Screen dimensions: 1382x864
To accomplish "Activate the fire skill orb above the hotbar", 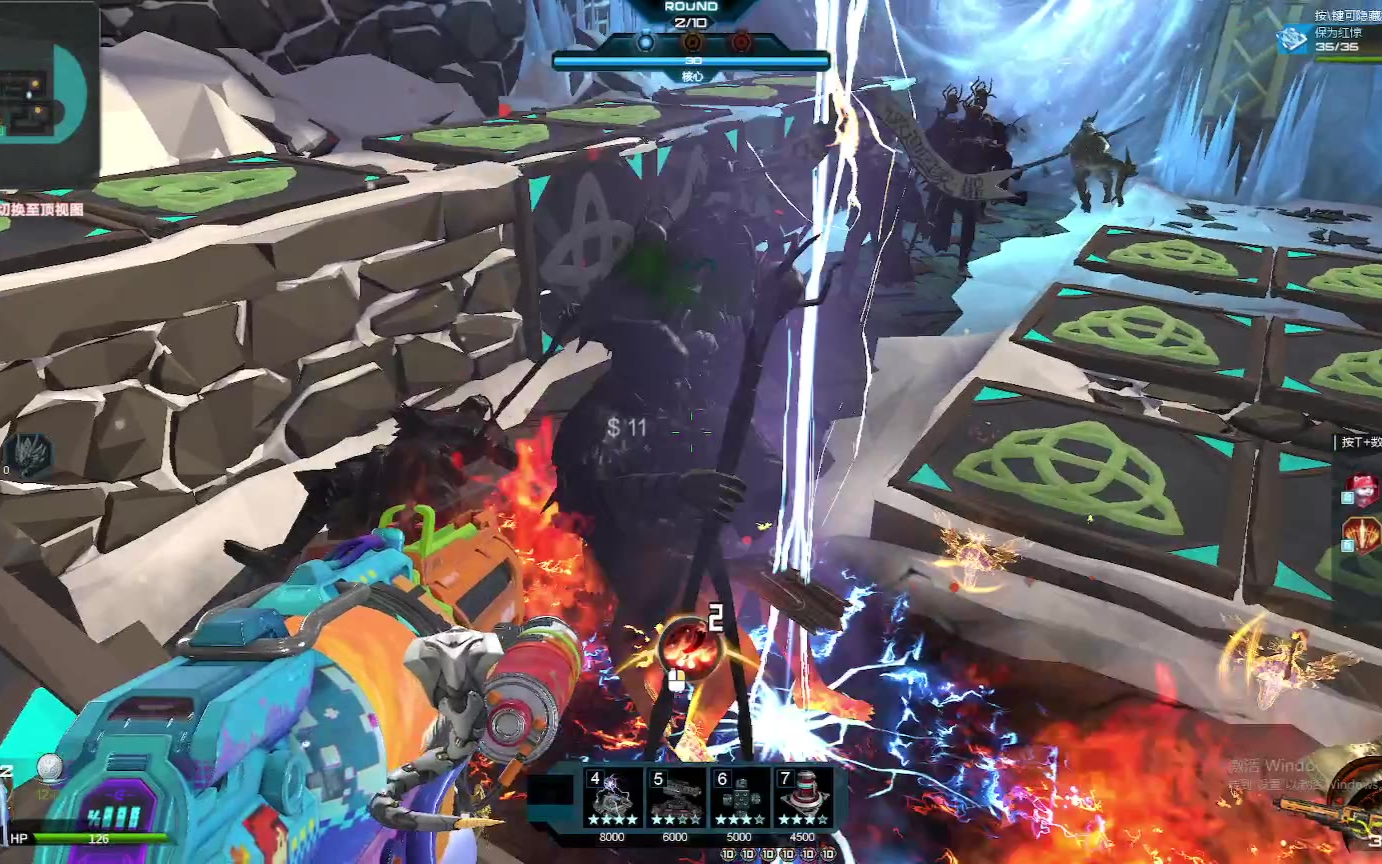I will tap(690, 647).
